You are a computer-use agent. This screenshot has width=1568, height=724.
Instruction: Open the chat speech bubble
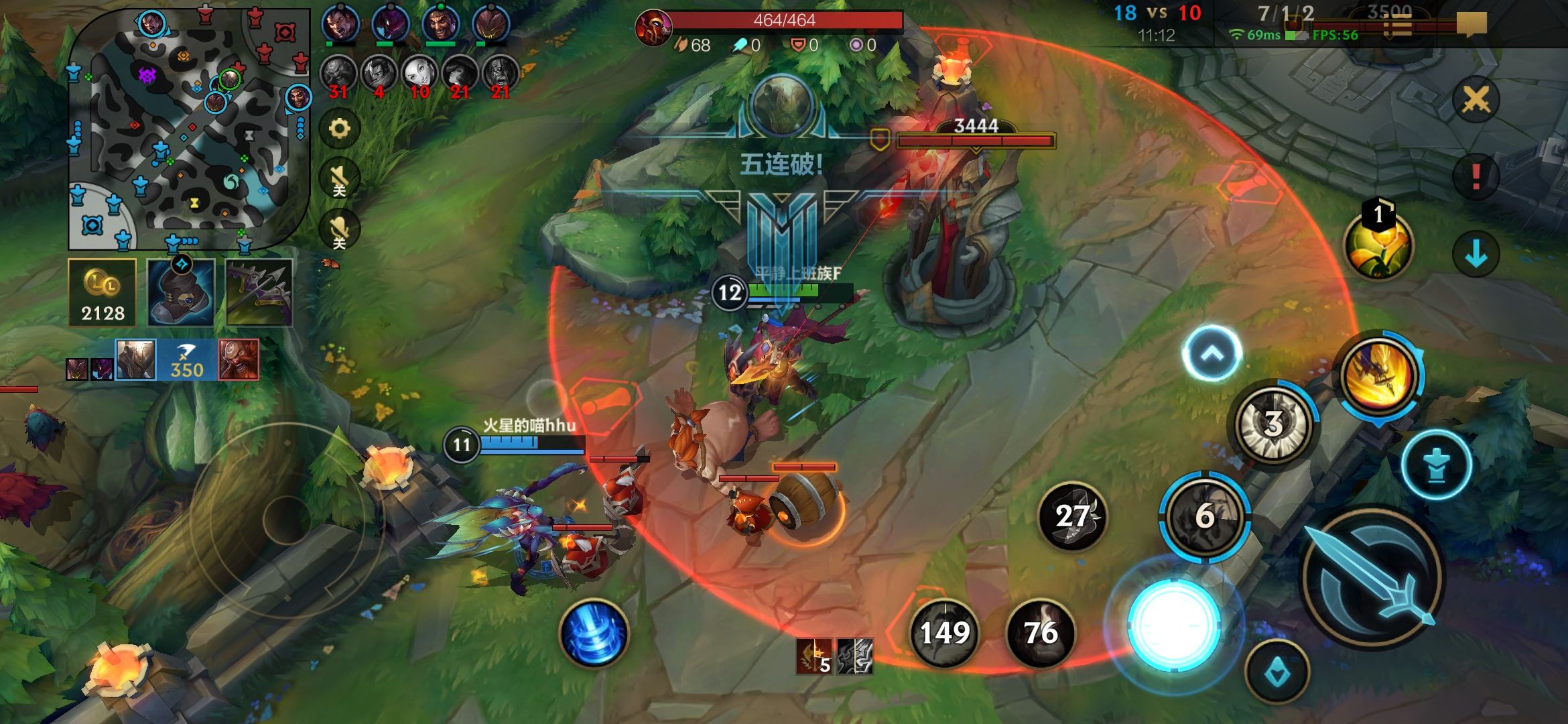[x=1472, y=24]
